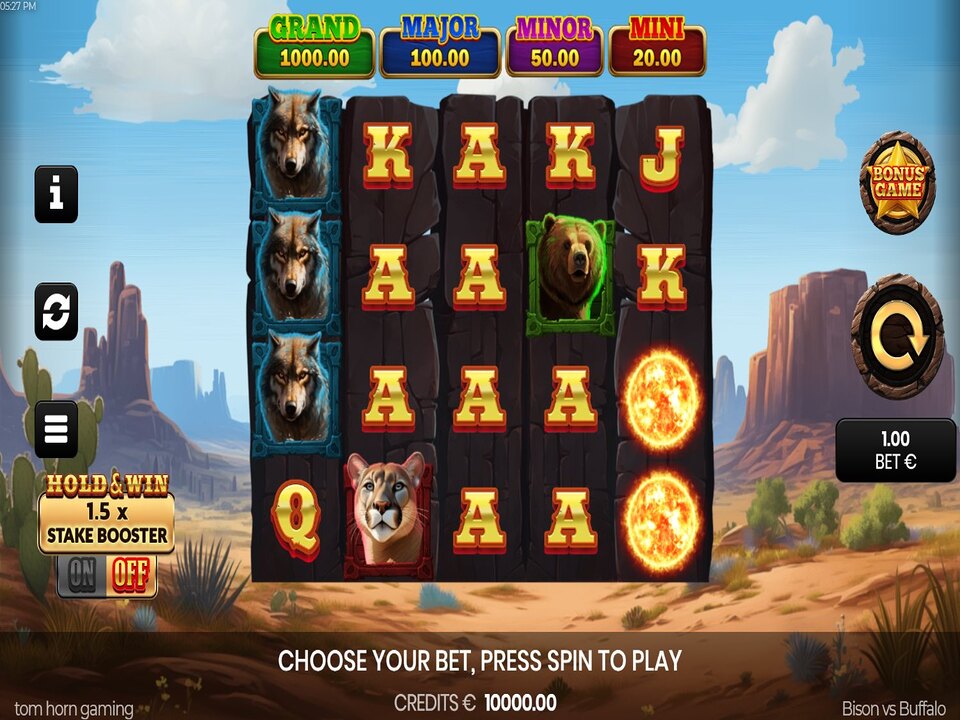The width and height of the screenshot is (960, 720).
Task: Show the game info paytable
Action: tap(56, 194)
